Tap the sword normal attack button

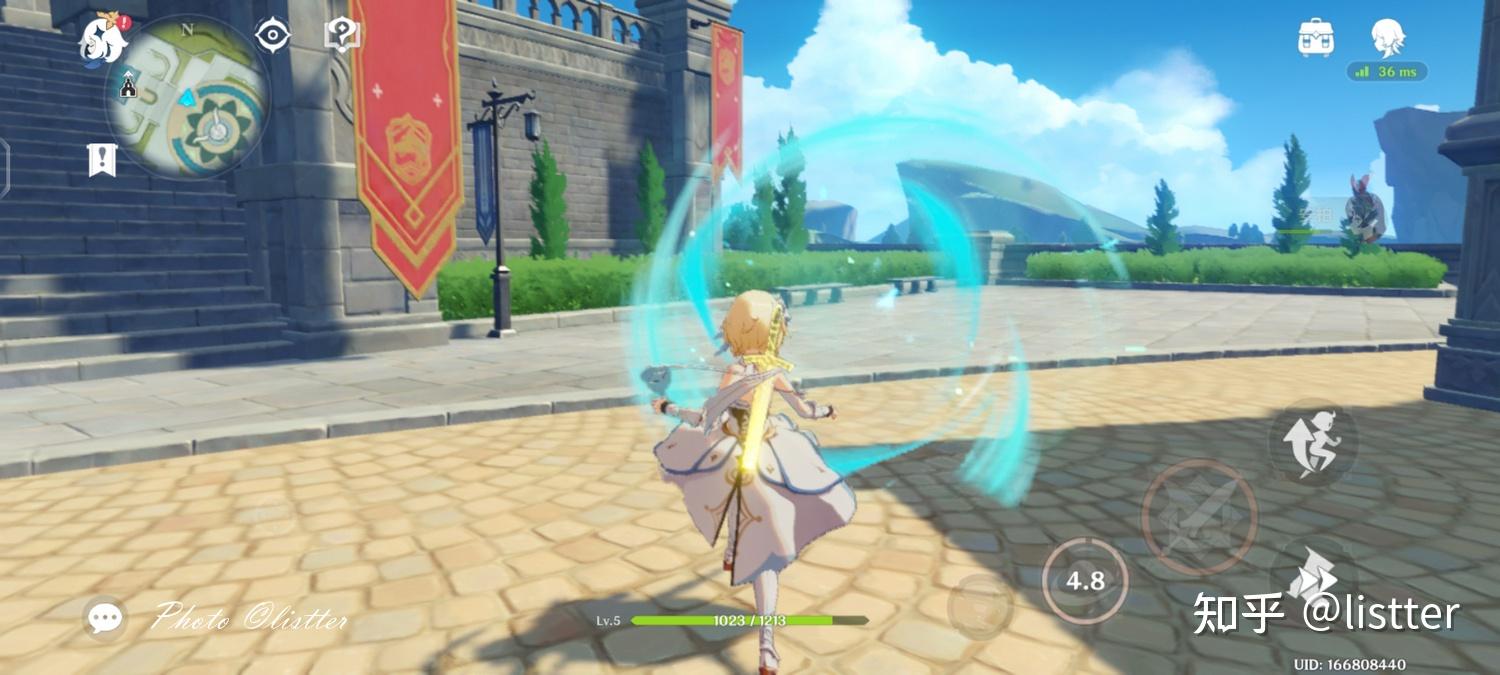click(x=1199, y=516)
